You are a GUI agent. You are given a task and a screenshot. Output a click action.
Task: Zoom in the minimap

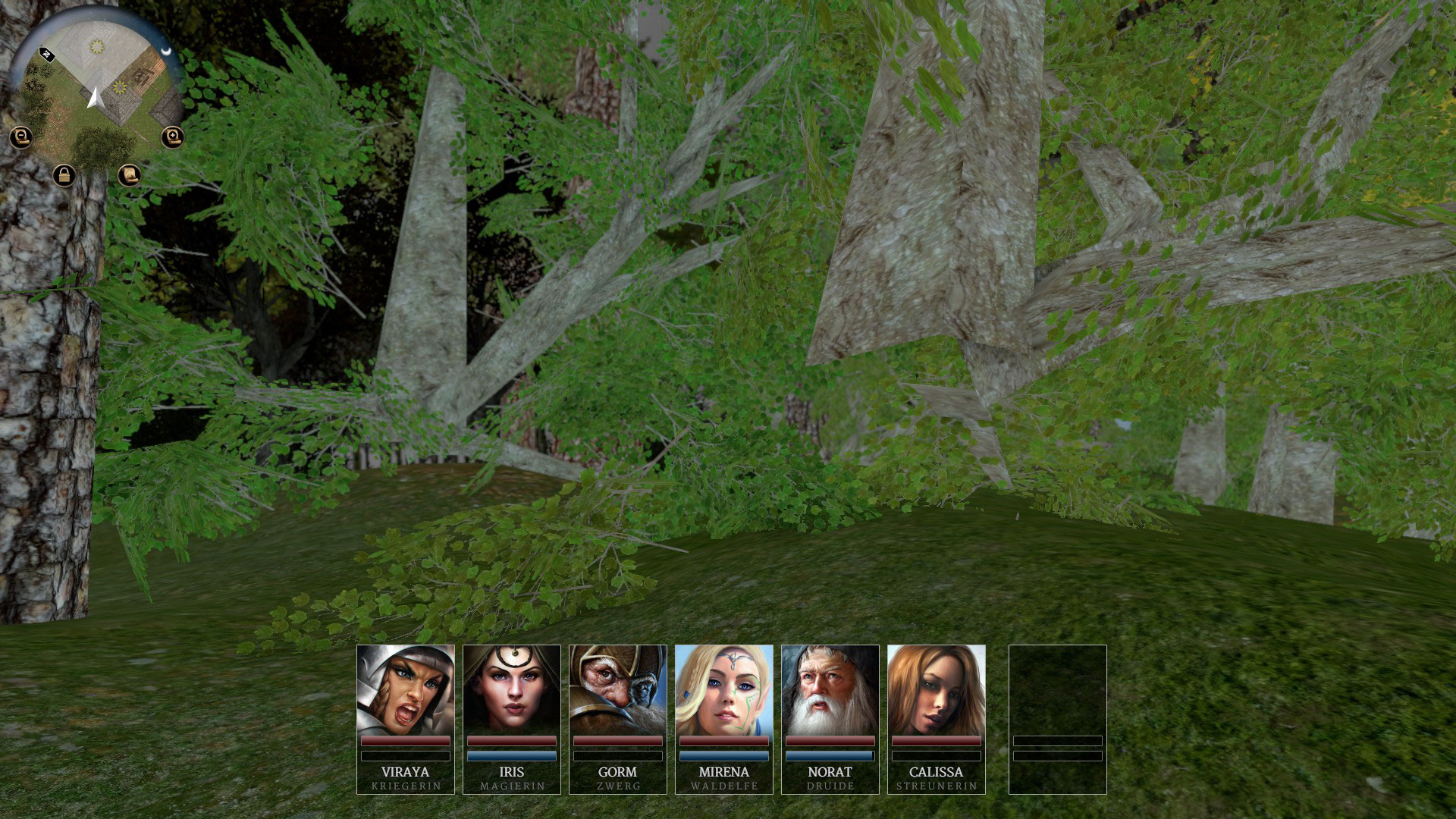[173, 137]
